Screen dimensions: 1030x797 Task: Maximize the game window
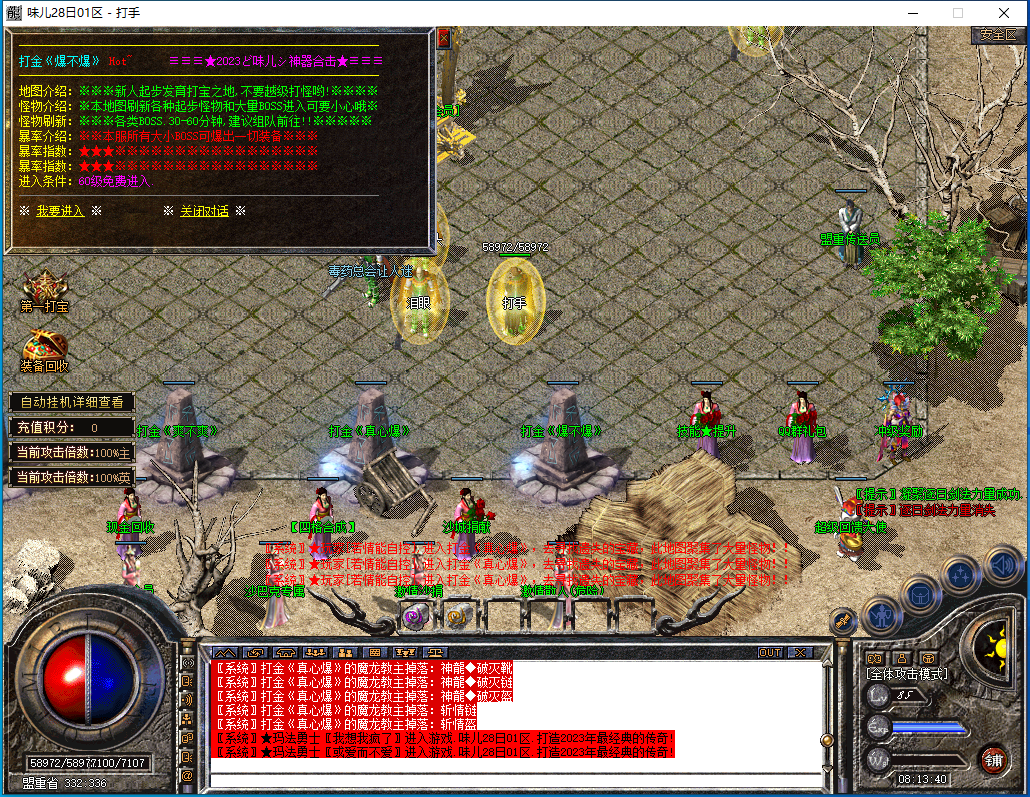pos(958,13)
